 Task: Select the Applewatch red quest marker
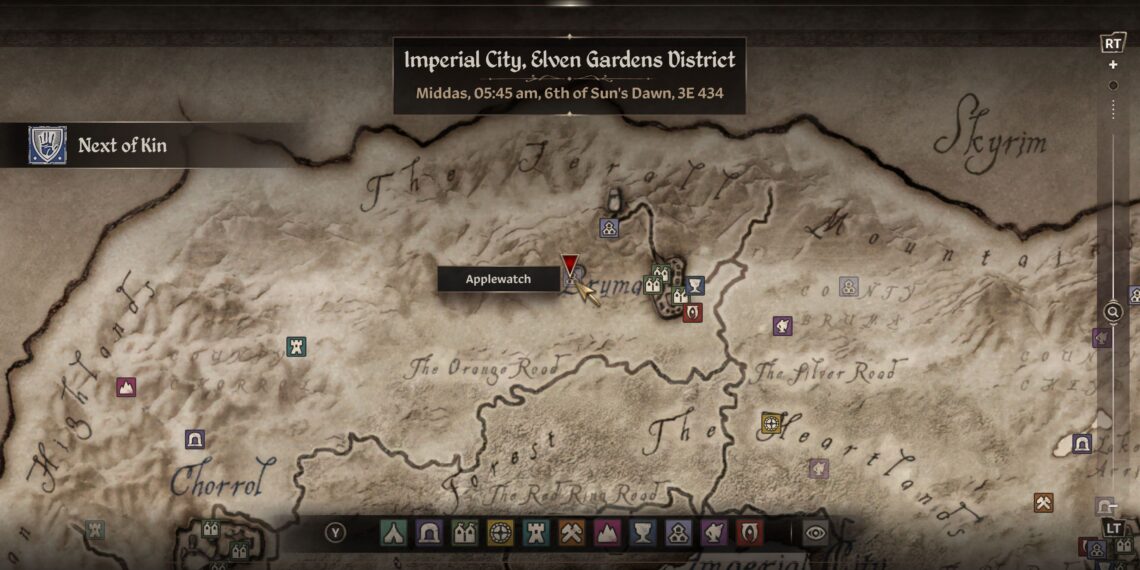point(570,266)
